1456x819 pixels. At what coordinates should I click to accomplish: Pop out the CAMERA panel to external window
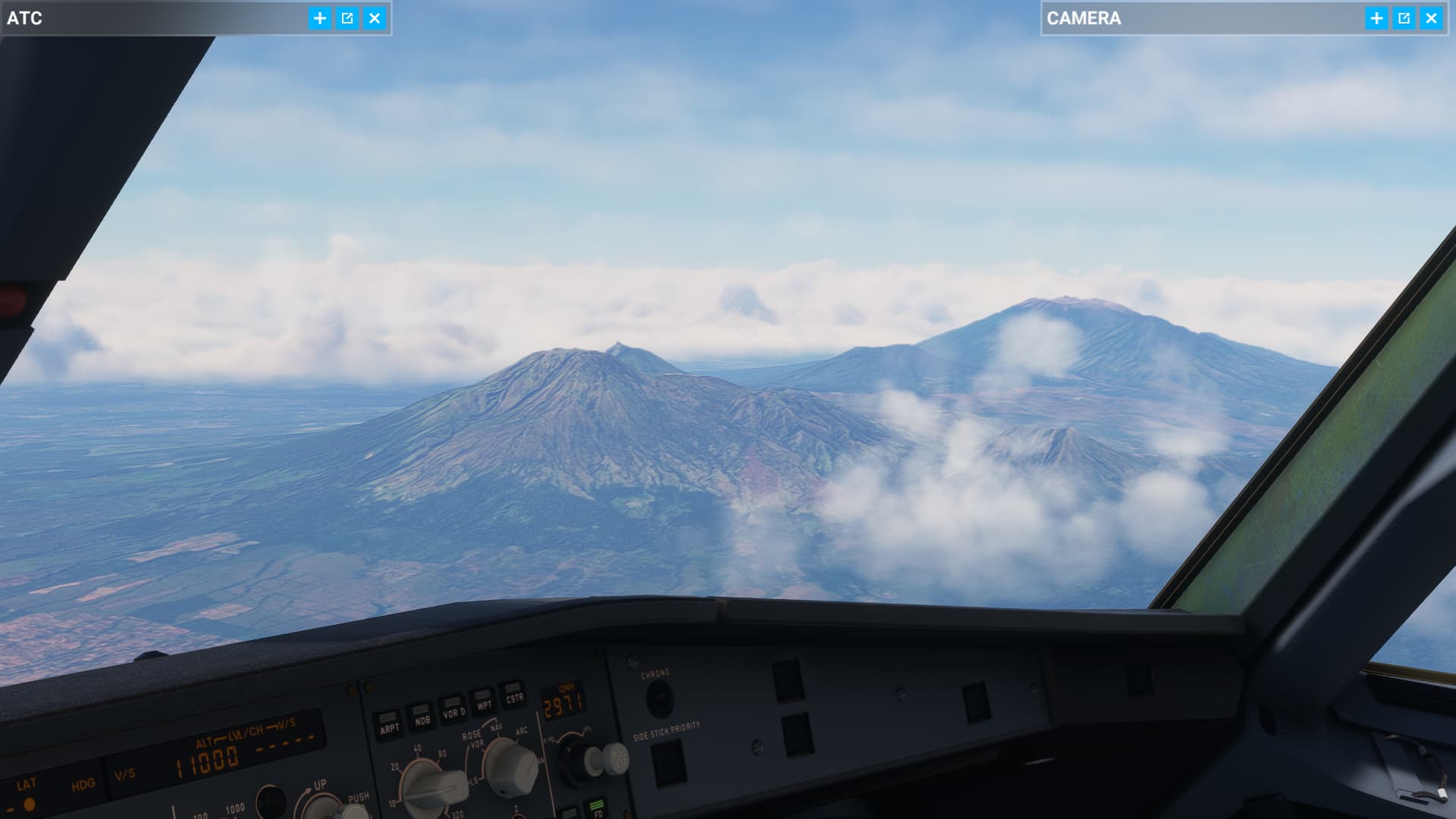coord(1404,17)
